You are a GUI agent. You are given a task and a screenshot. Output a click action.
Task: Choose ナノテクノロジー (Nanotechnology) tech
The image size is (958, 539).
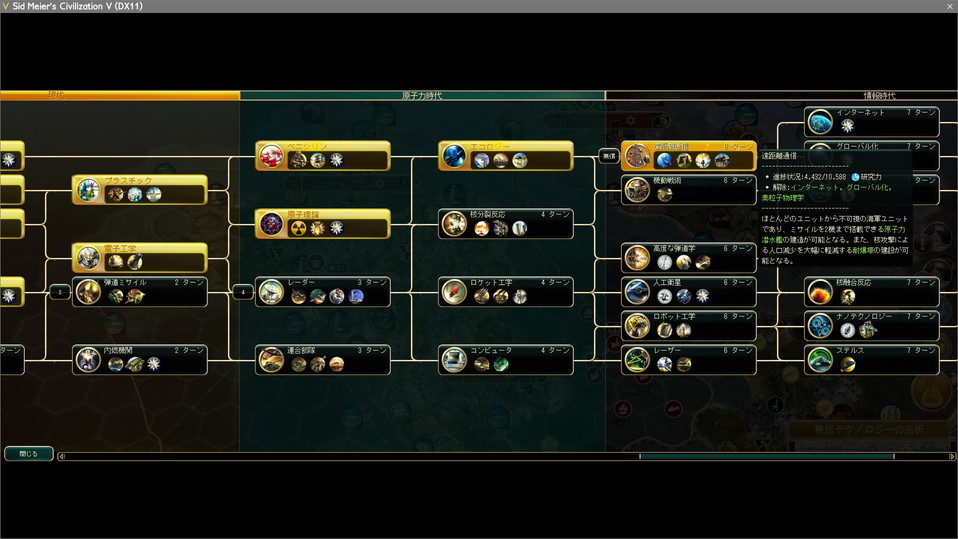[x=872, y=325]
